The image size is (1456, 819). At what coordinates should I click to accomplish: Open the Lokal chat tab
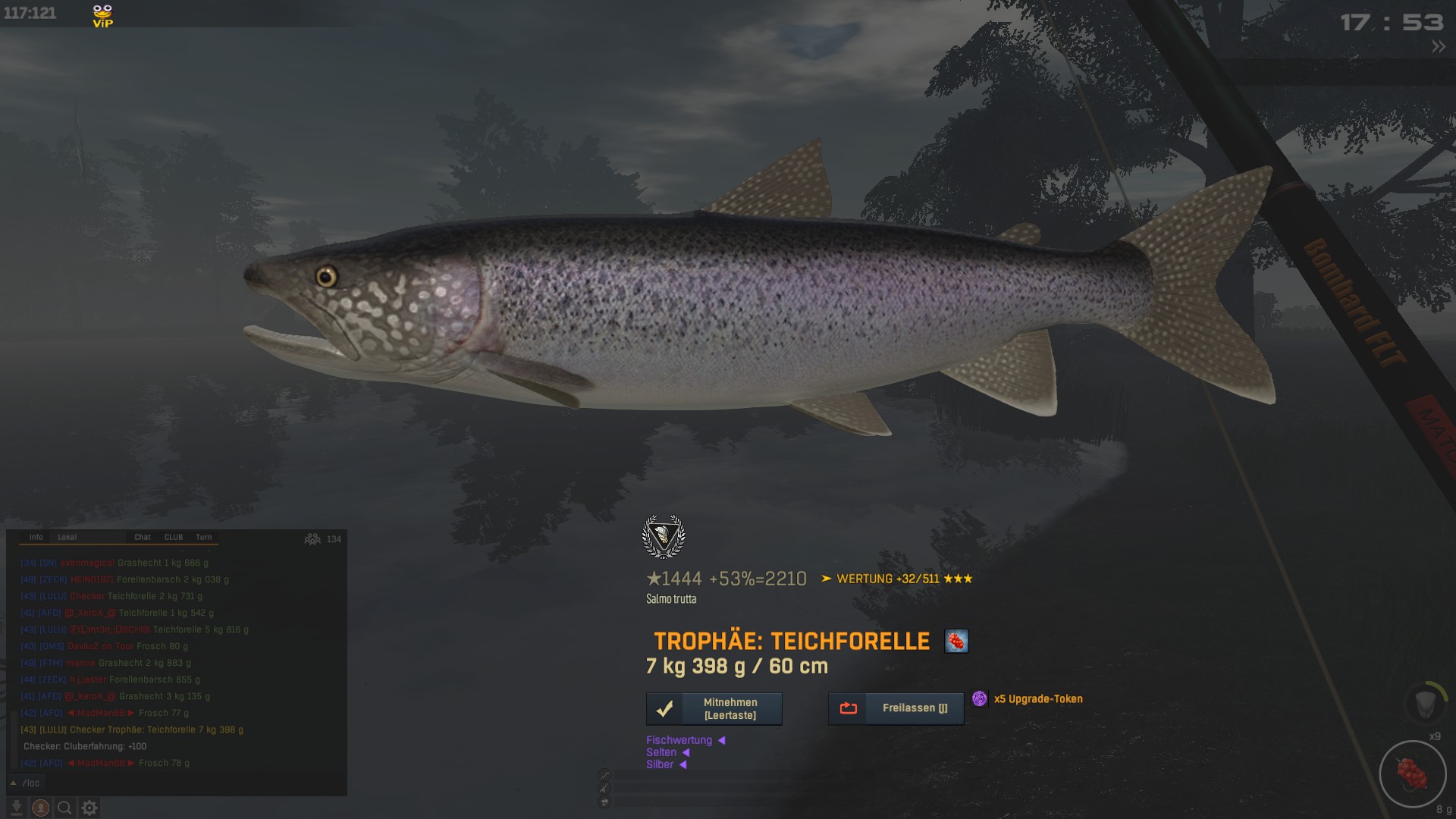coord(67,537)
